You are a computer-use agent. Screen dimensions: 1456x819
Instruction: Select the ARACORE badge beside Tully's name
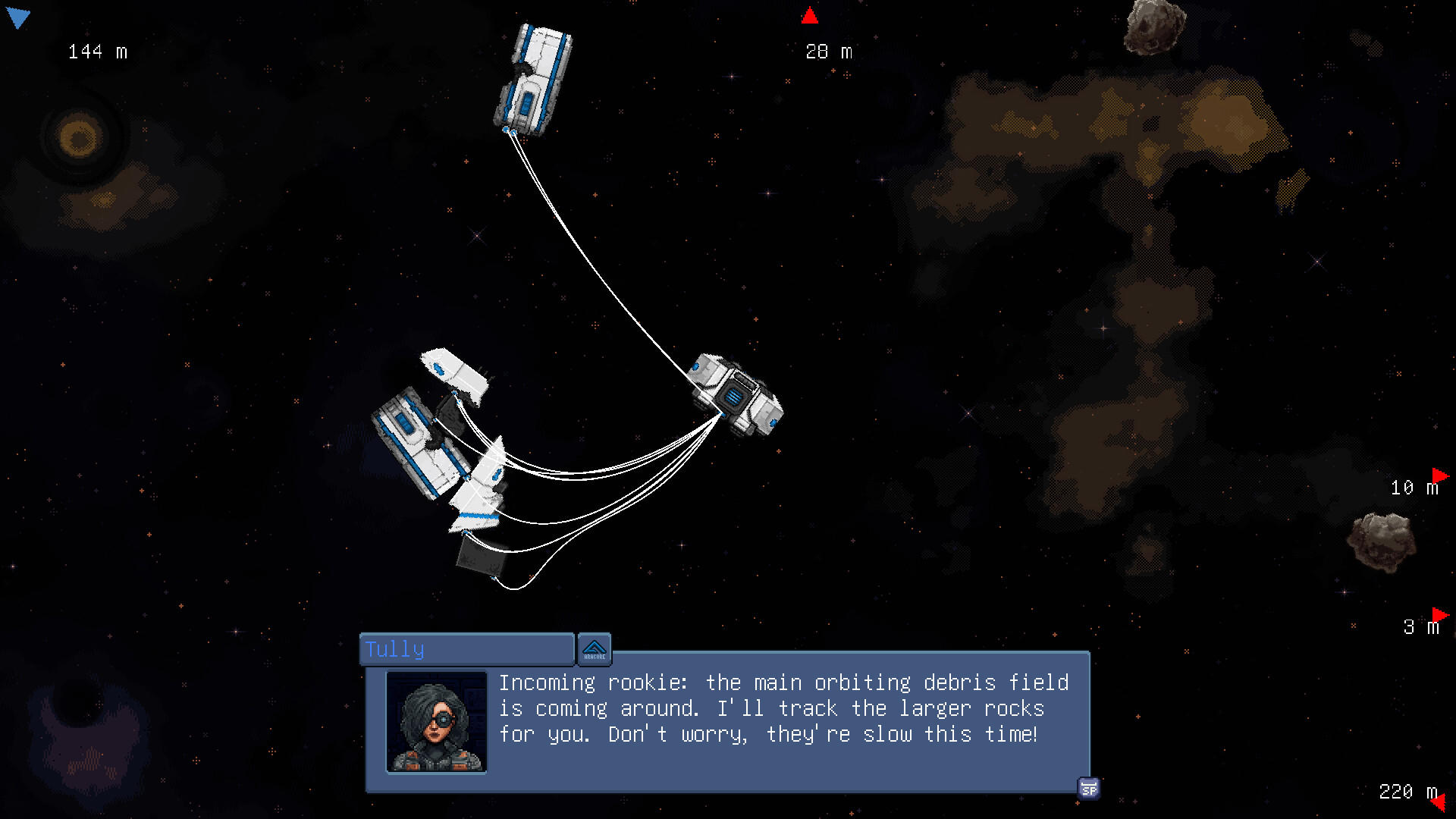tap(595, 649)
